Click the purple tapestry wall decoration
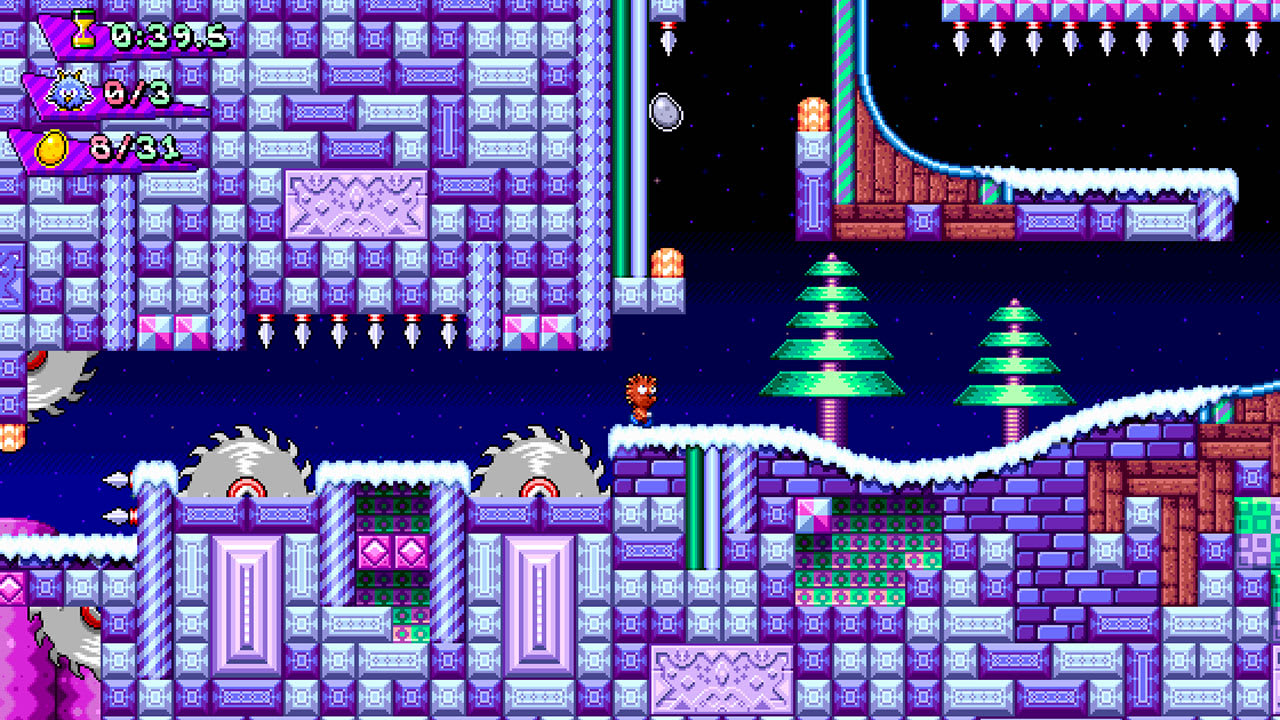 pos(355,205)
